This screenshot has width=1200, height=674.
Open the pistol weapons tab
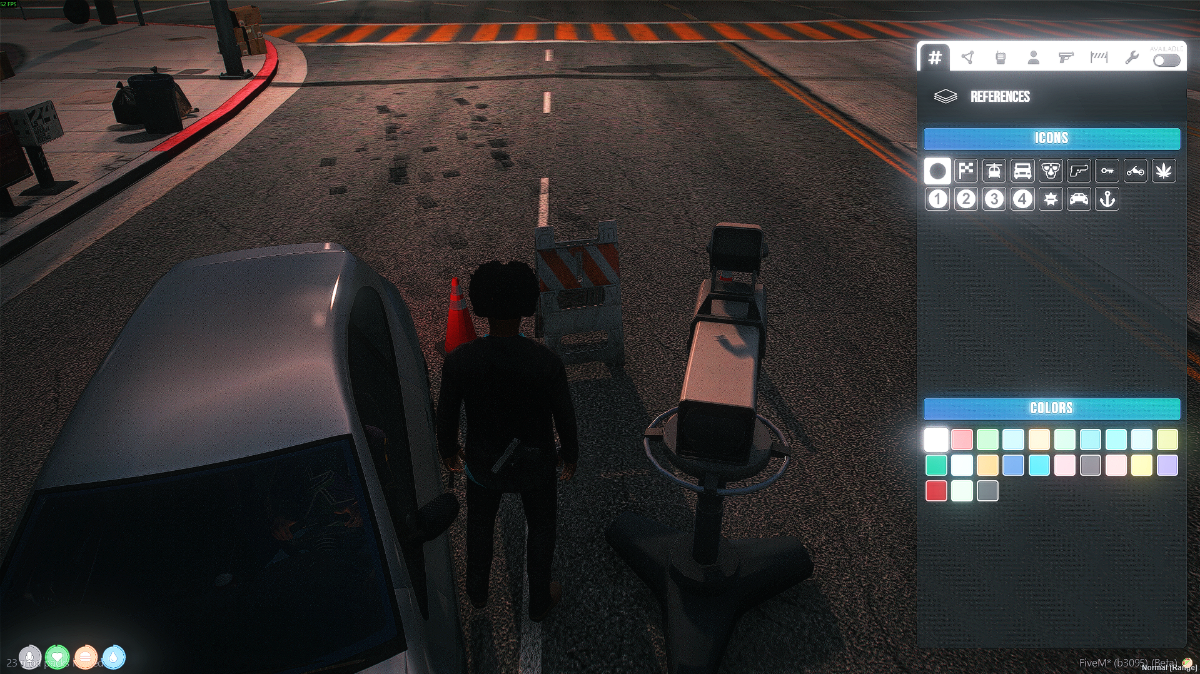1066,57
